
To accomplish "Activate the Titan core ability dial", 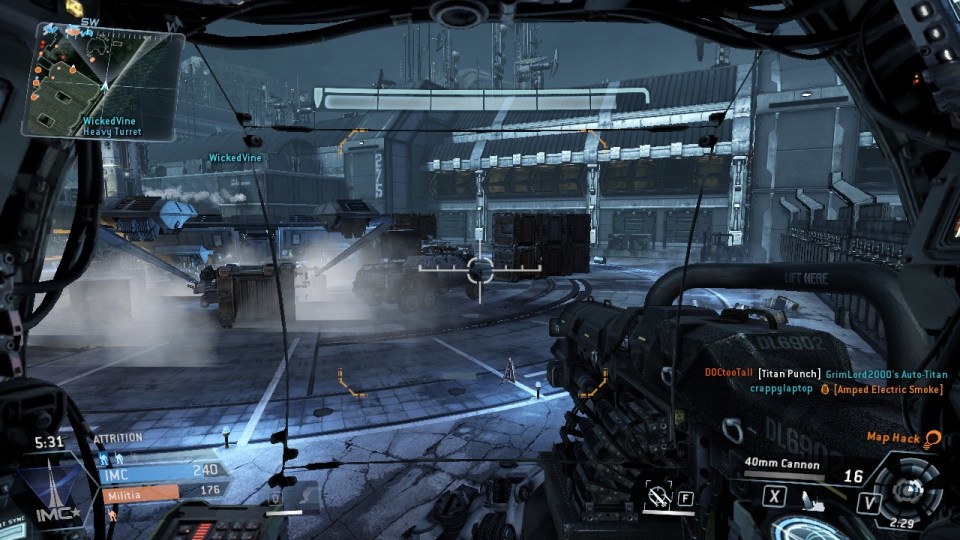I will (x=907, y=490).
